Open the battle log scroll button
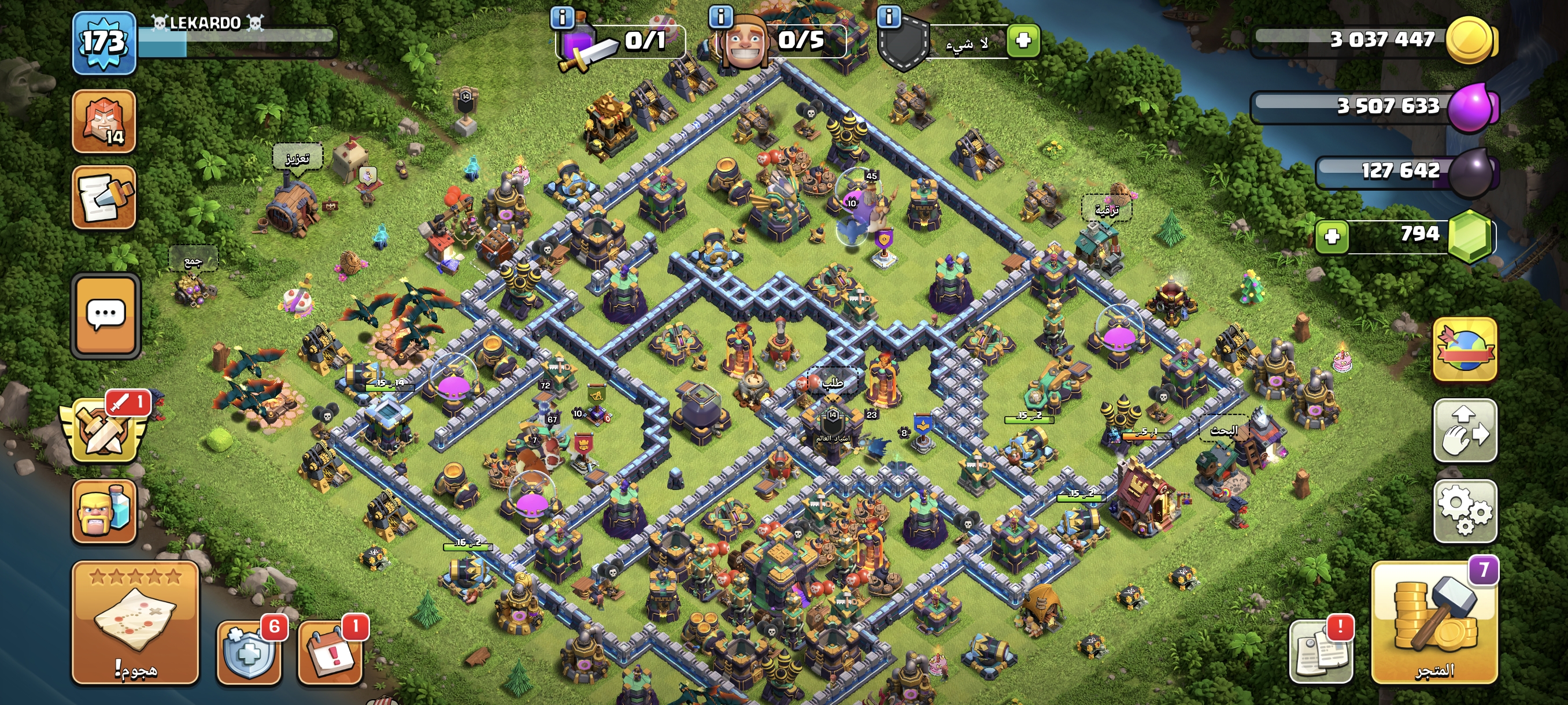1568x705 pixels. tap(103, 197)
